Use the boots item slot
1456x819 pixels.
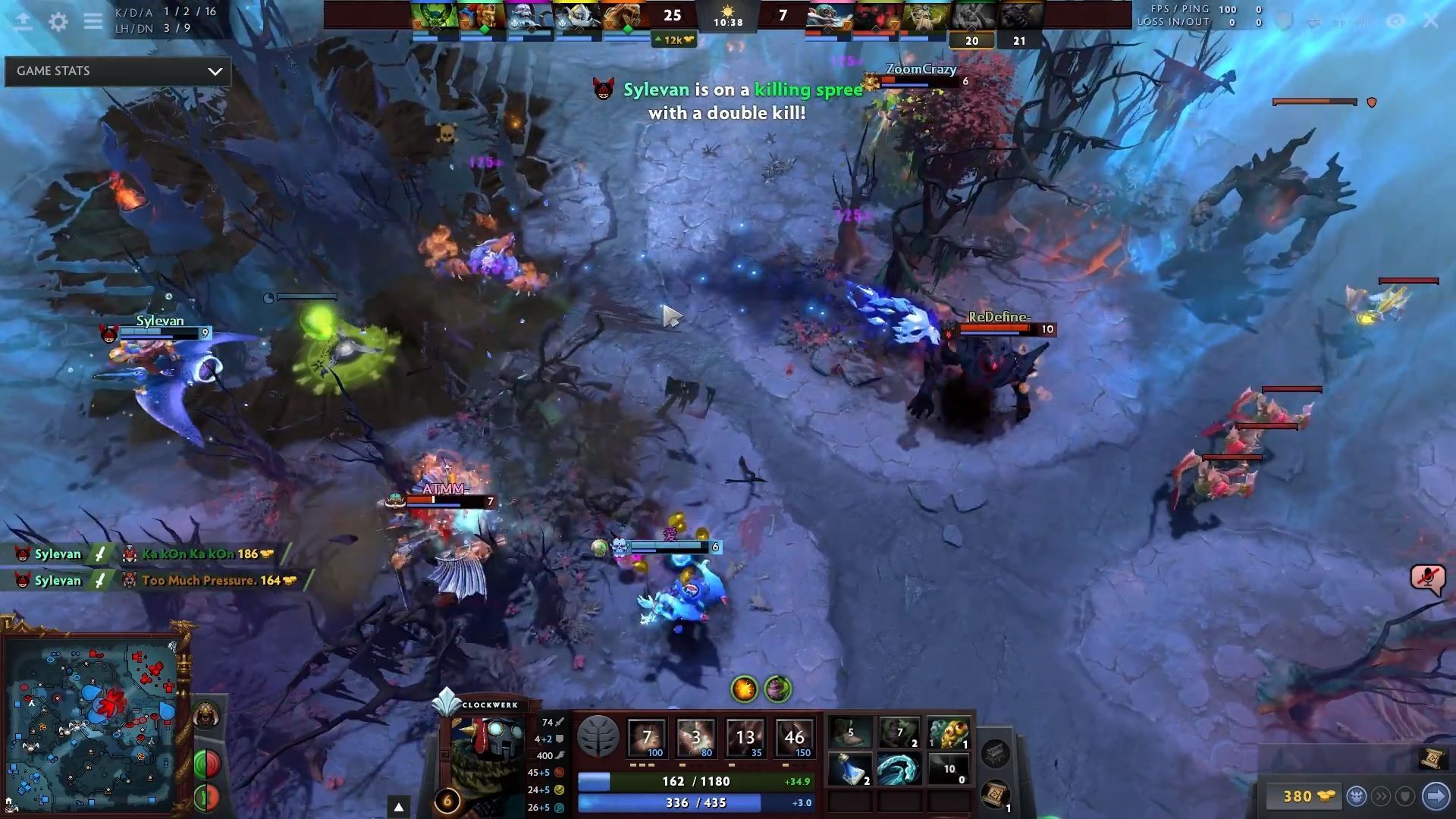[850, 733]
